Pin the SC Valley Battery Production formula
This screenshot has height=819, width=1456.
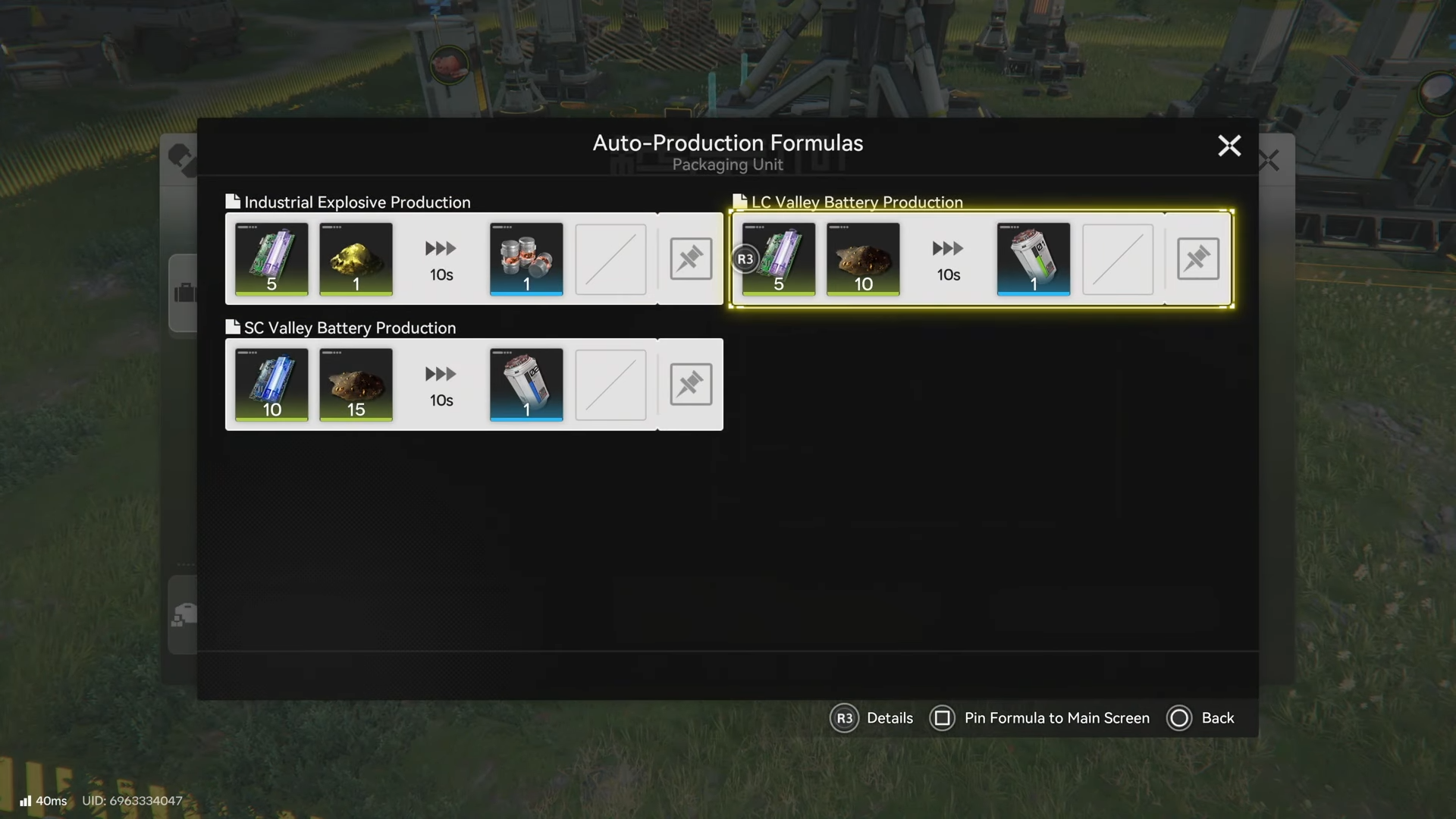tap(690, 384)
